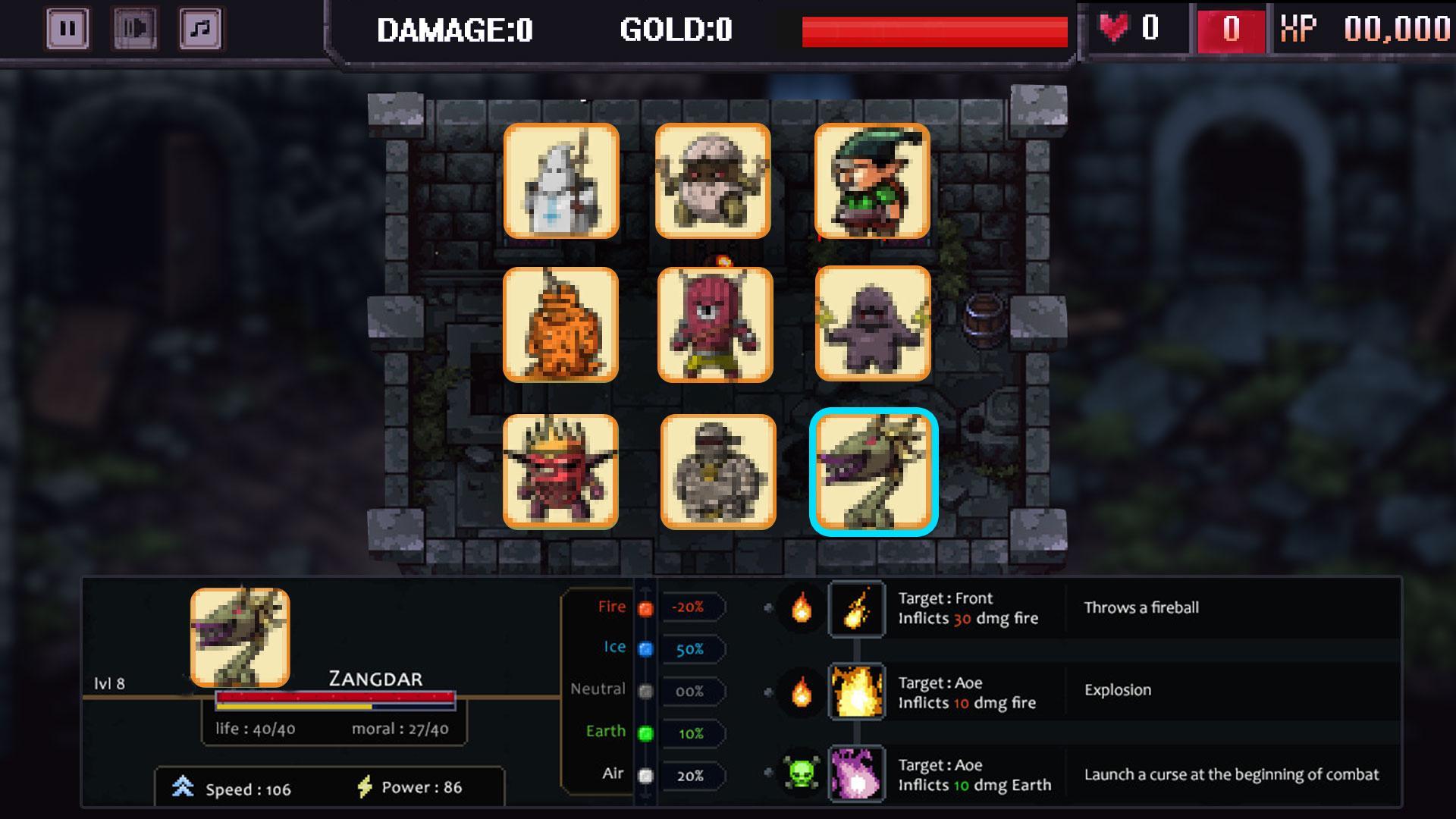This screenshot has height=819, width=1456.
Task: Click the Ice 50% resistance value
Action: (691, 648)
